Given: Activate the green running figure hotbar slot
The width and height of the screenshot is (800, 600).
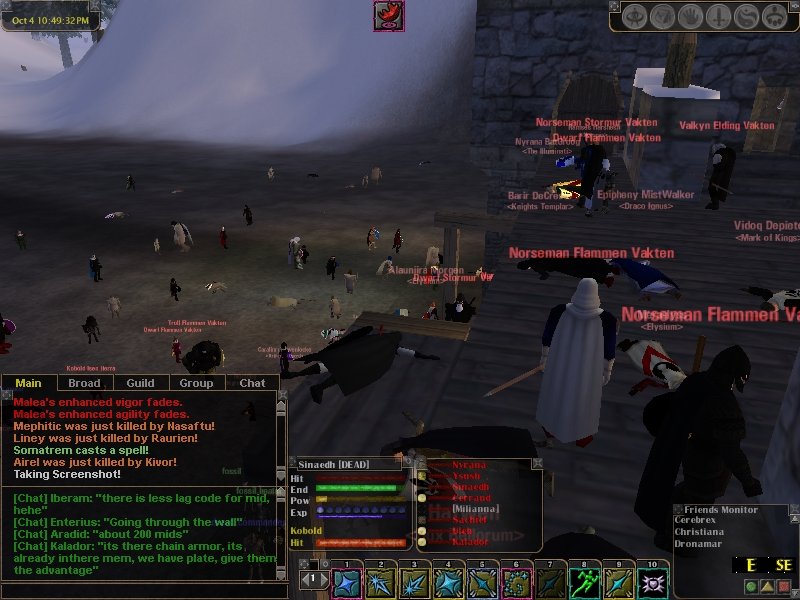Looking at the screenshot, I should 585,582.
